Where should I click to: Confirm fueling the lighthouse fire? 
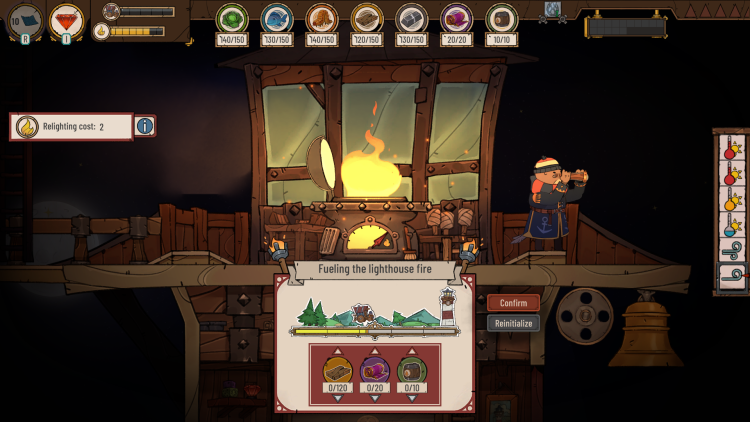[513, 303]
